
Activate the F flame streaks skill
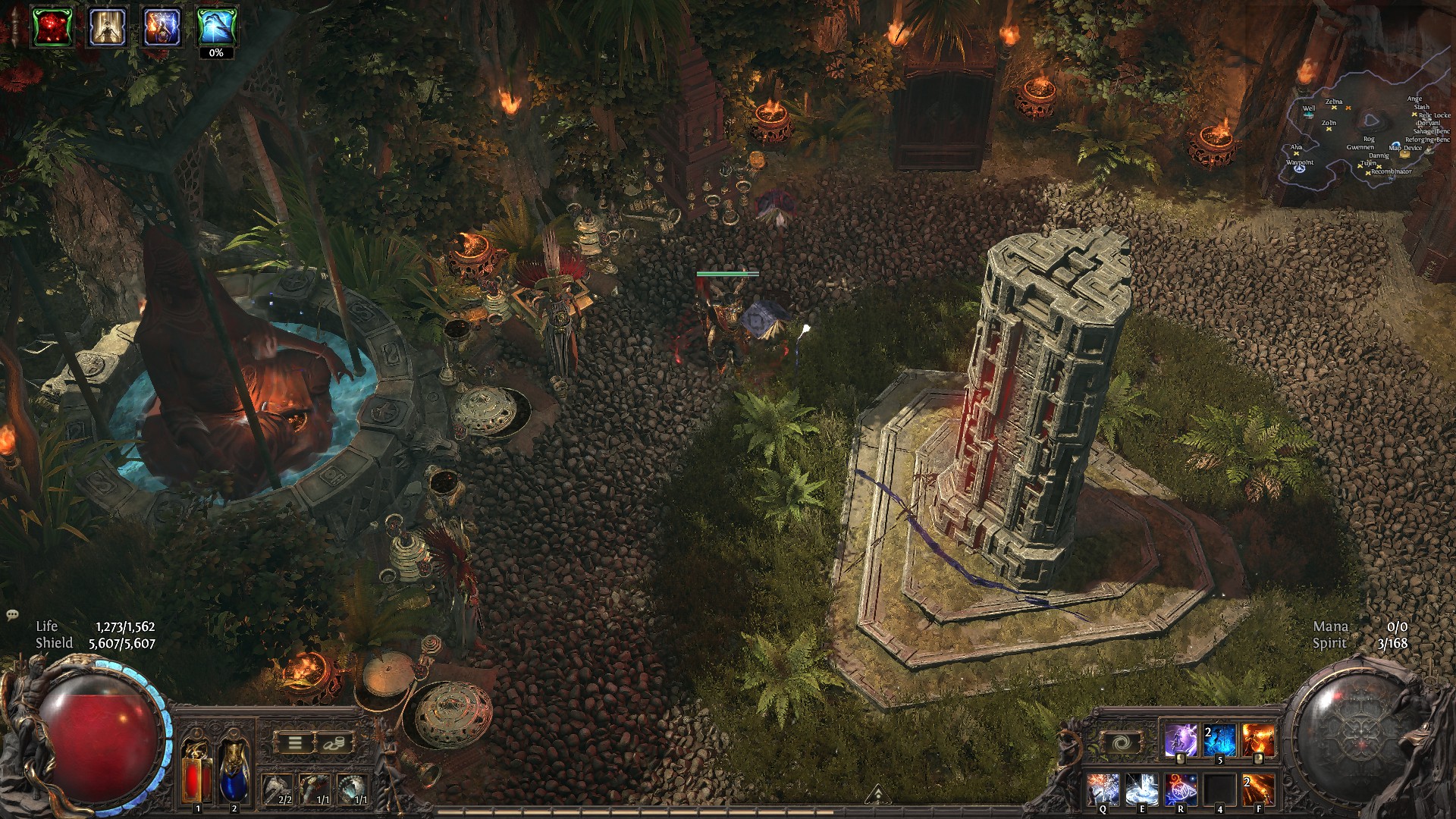pos(1258,789)
